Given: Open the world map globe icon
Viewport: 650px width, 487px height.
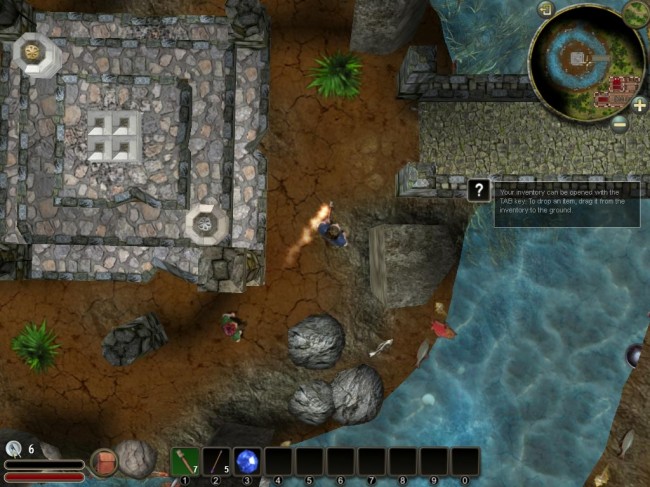Looking at the screenshot, I should click(x=635, y=14).
